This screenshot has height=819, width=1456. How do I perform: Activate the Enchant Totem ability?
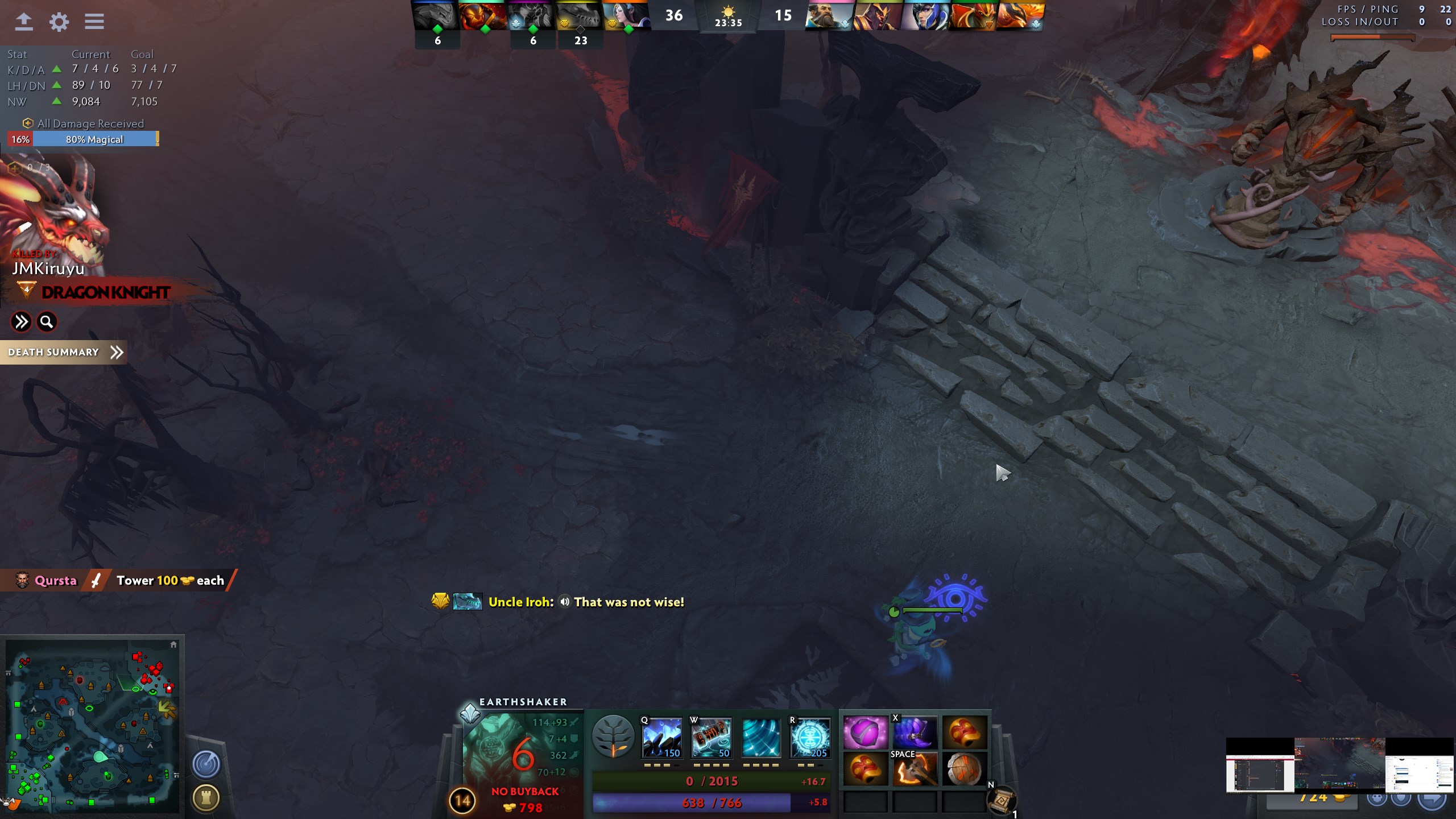pyautogui.click(x=711, y=738)
